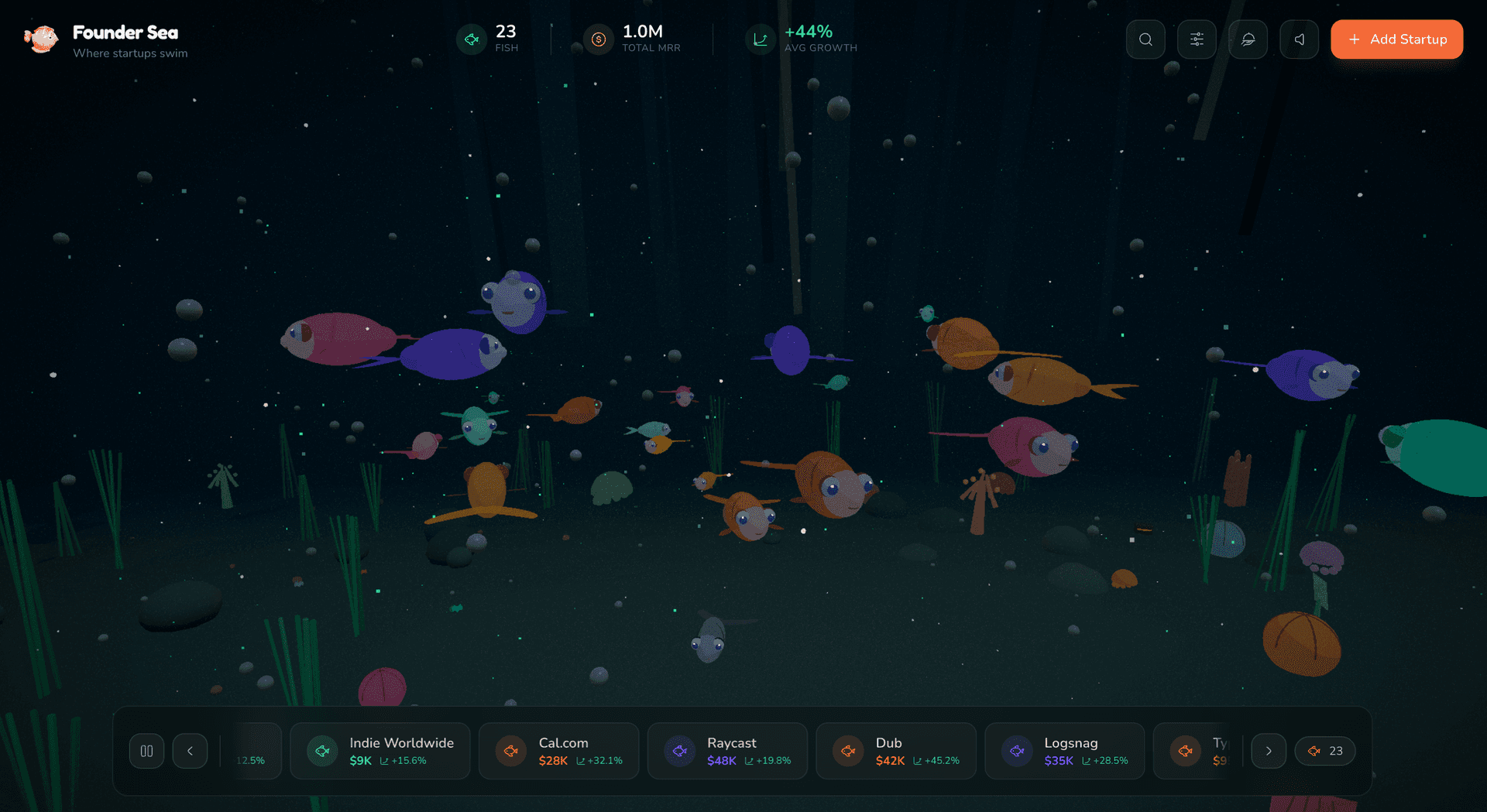Viewport: 1487px width, 812px height.
Task: Expand the fish count pill at bottom right
Action: click(x=1324, y=750)
